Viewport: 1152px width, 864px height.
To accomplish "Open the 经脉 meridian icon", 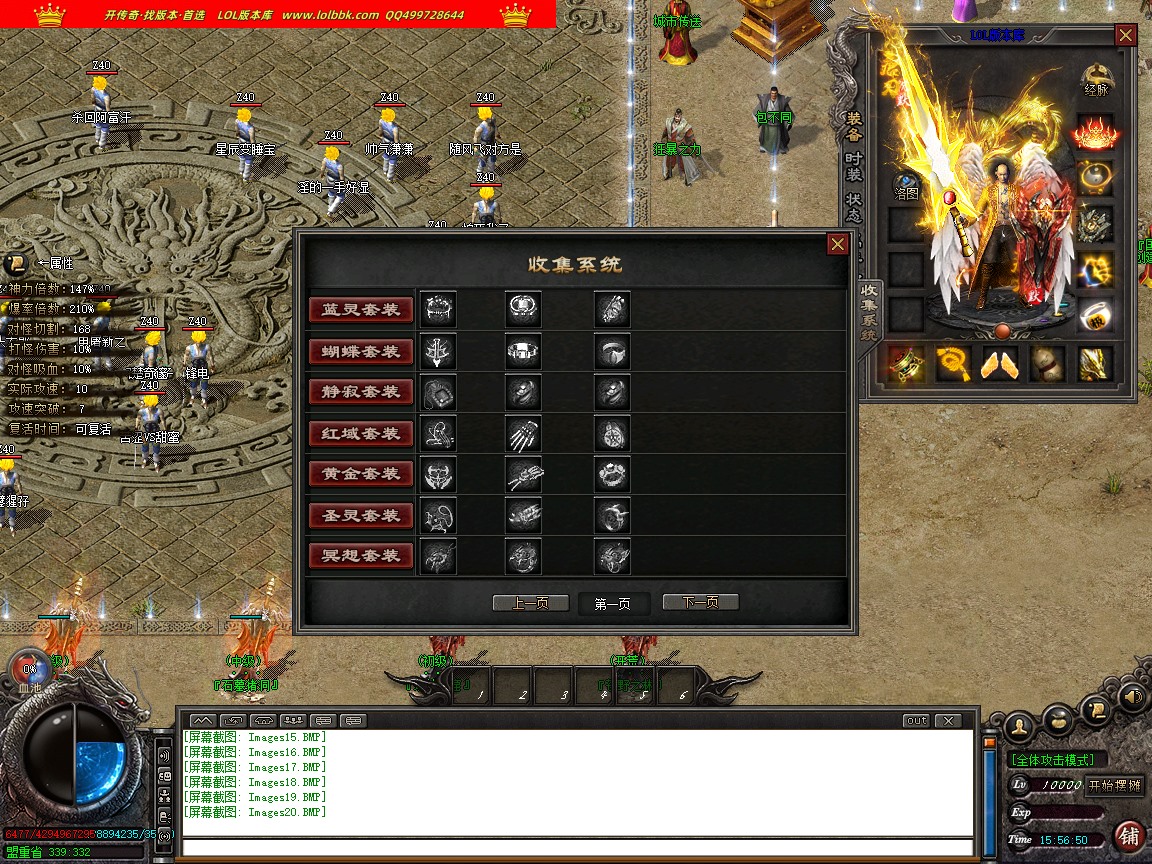I will click(1096, 79).
